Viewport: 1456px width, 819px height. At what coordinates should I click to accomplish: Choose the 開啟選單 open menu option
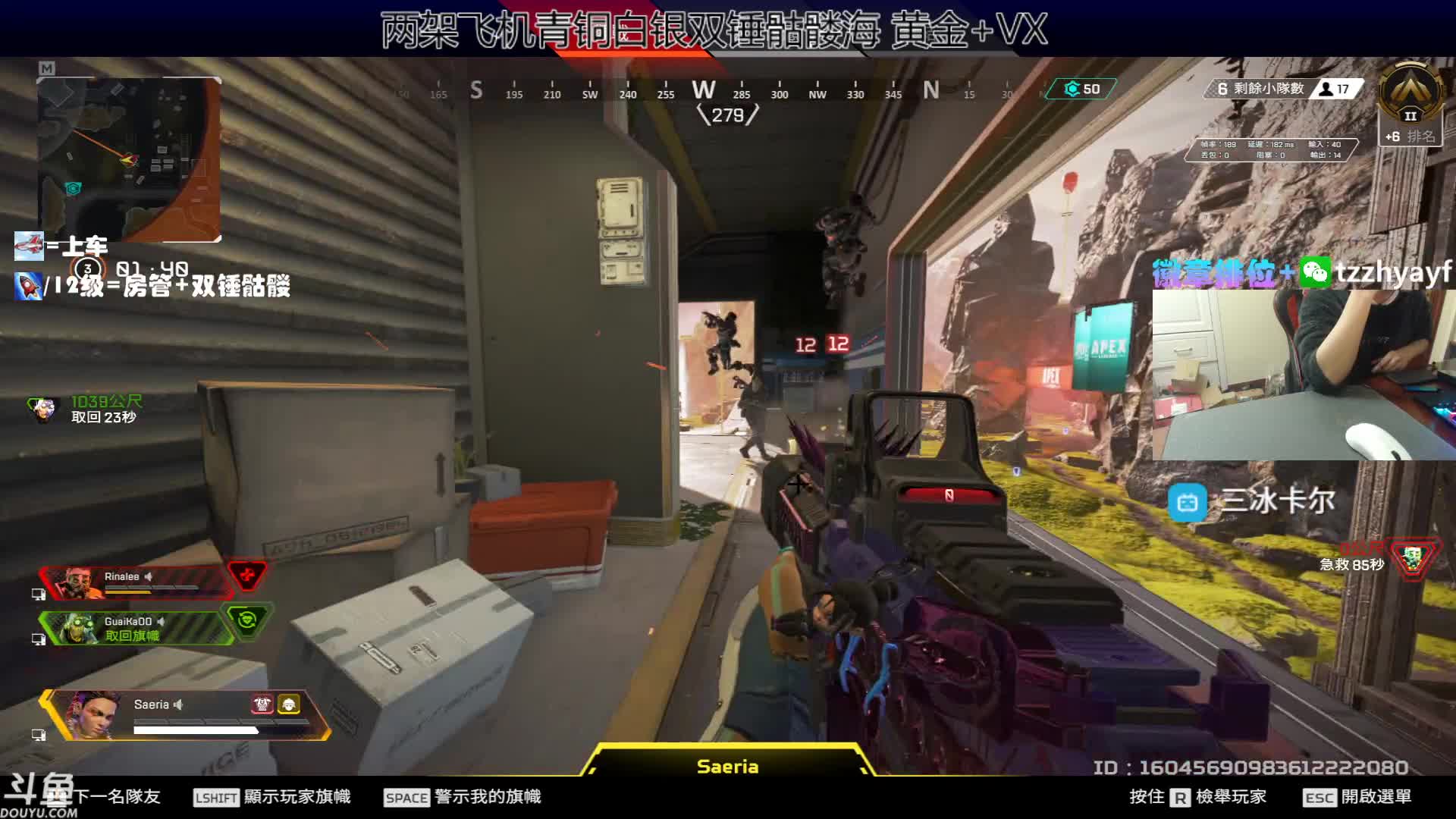pos(1357,797)
